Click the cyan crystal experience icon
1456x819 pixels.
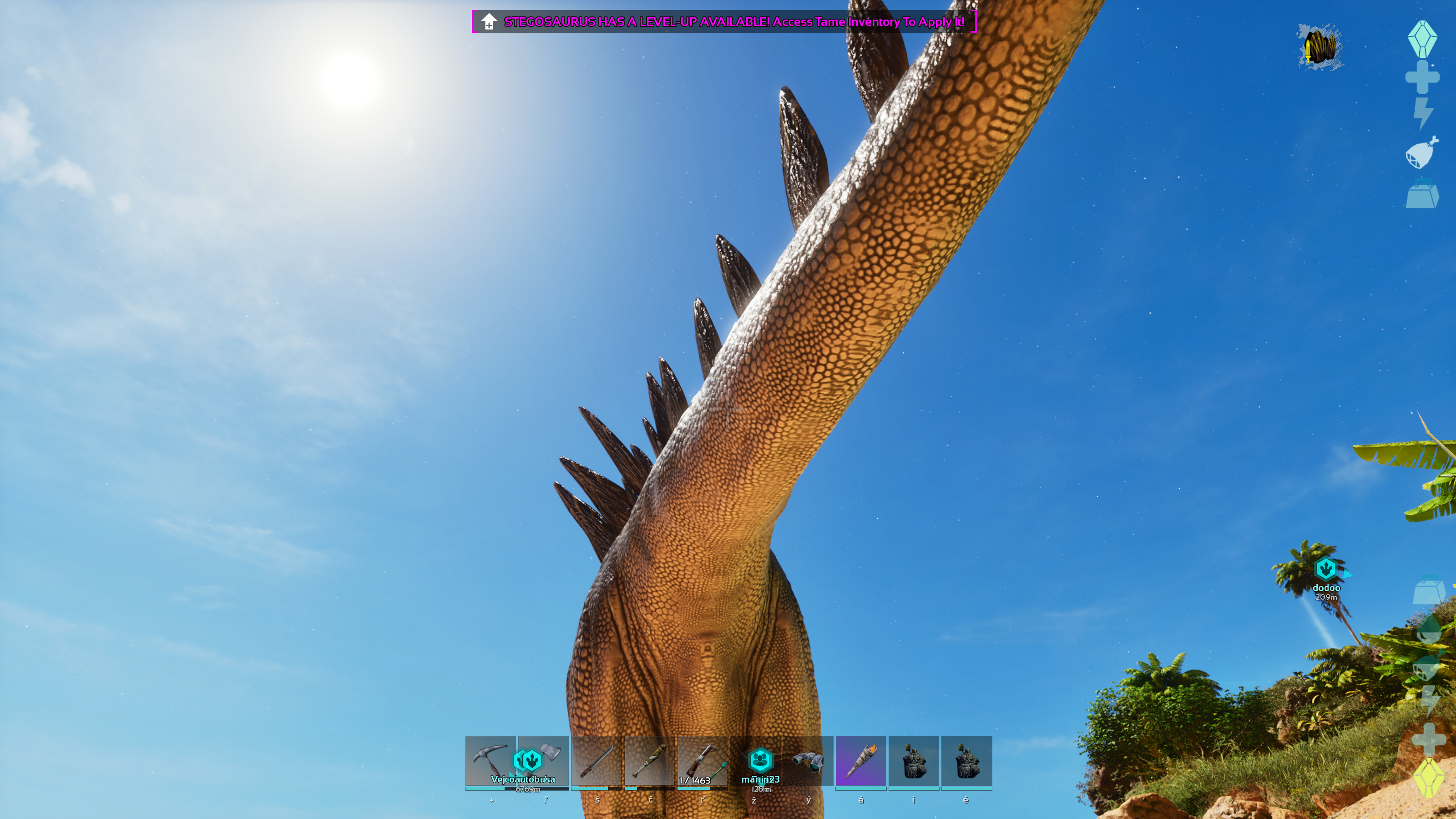click(1422, 38)
